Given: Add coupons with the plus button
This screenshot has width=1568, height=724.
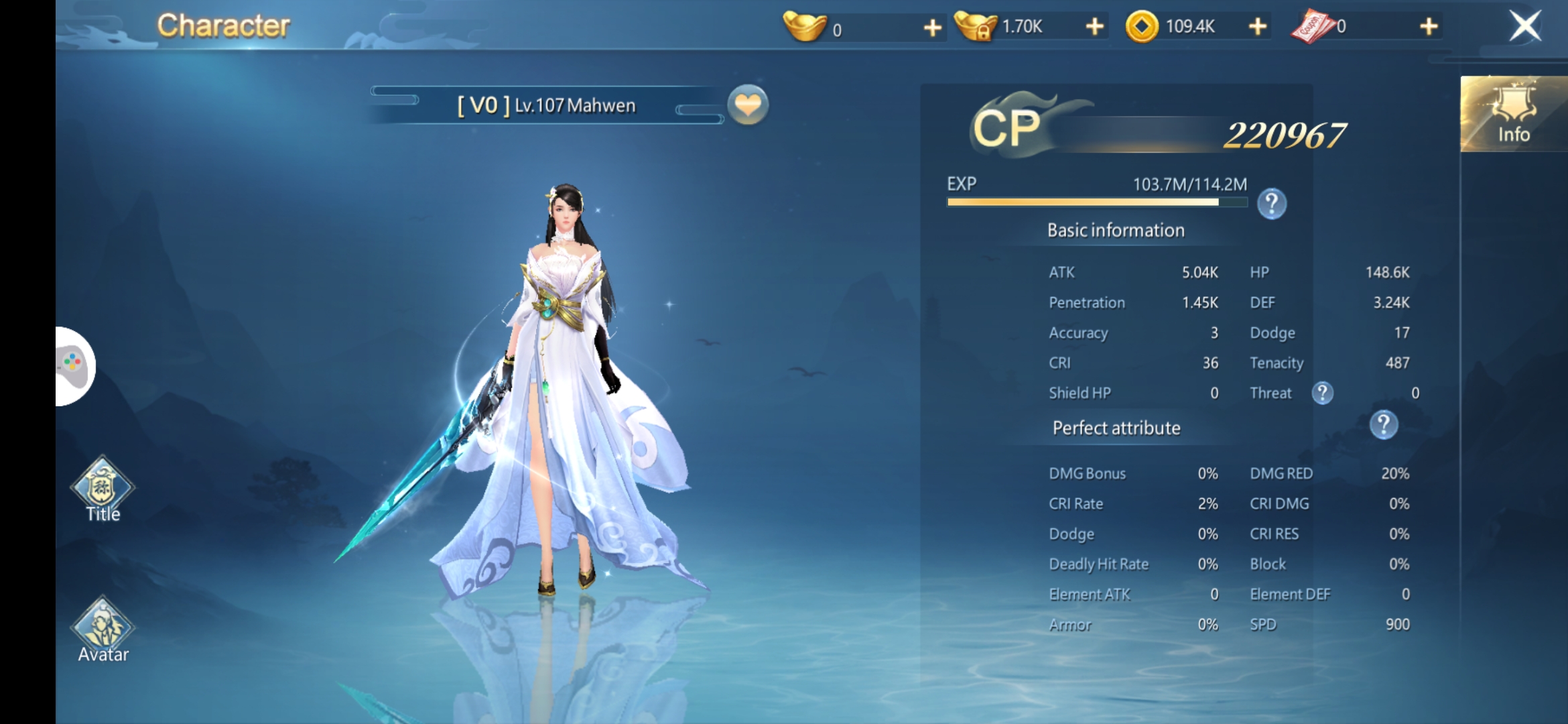Looking at the screenshot, I should tap(1429, 27).
